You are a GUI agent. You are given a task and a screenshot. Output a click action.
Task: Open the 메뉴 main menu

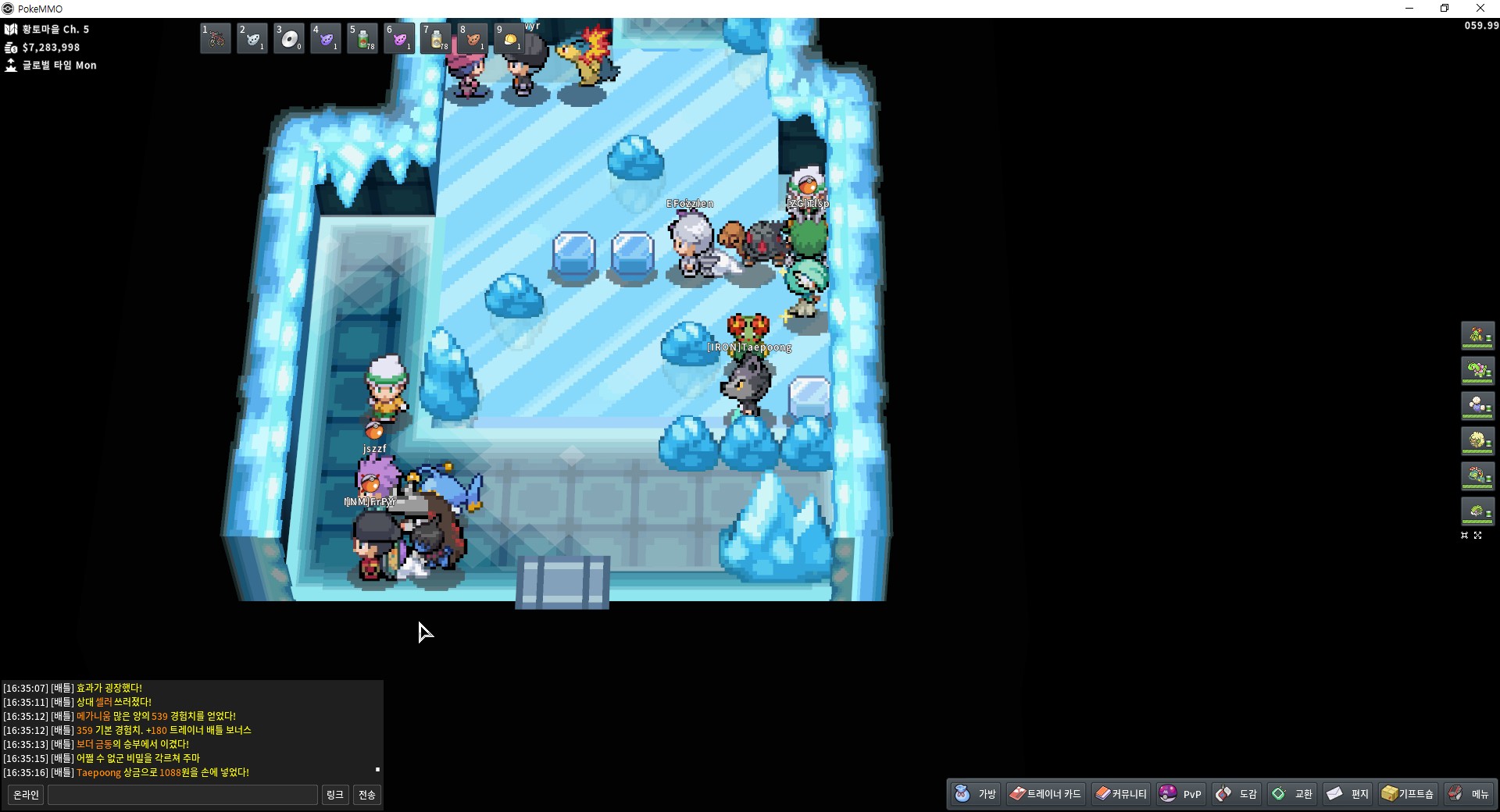click(1469, 794)
